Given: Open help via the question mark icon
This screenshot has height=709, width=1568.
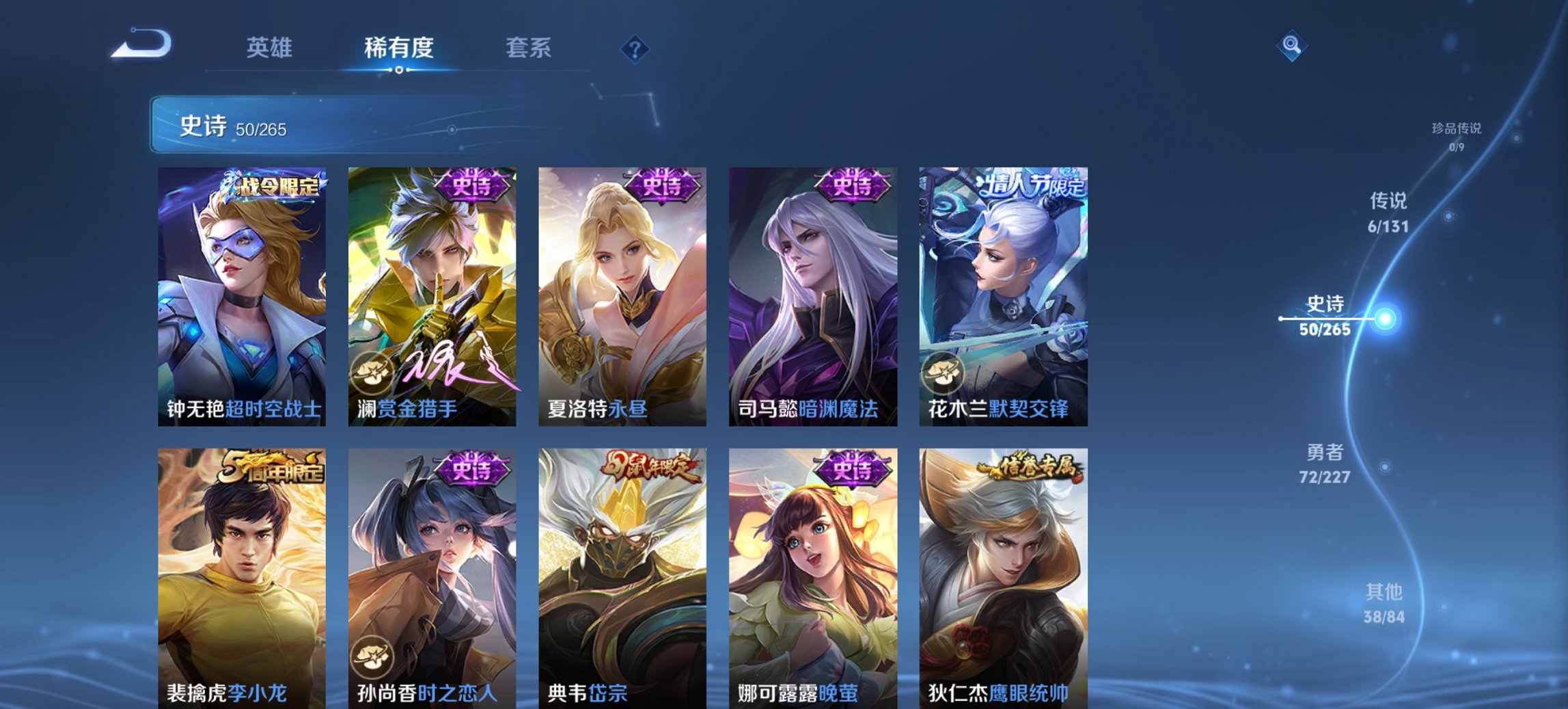Looking at the screenshot, I should point(635,48).
